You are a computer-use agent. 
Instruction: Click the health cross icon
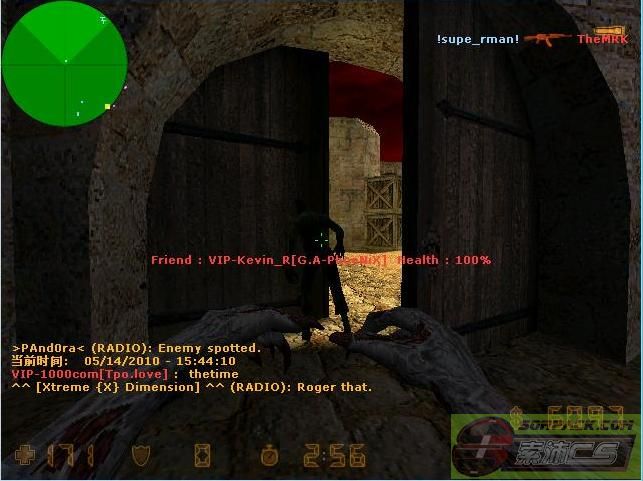pyautogui.click(x=25, y=455)
